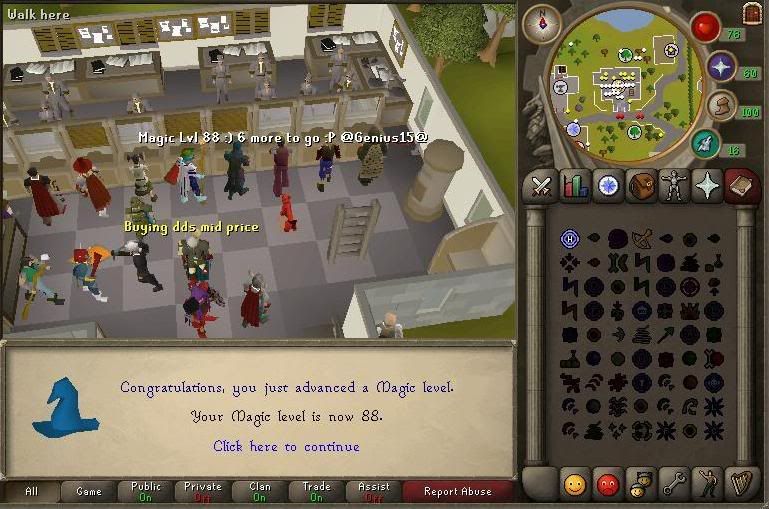The height and width of the screenshot is (509, 769).
Task: Click here to continue the level-up dialogue
Action: (x=286, y=446)
